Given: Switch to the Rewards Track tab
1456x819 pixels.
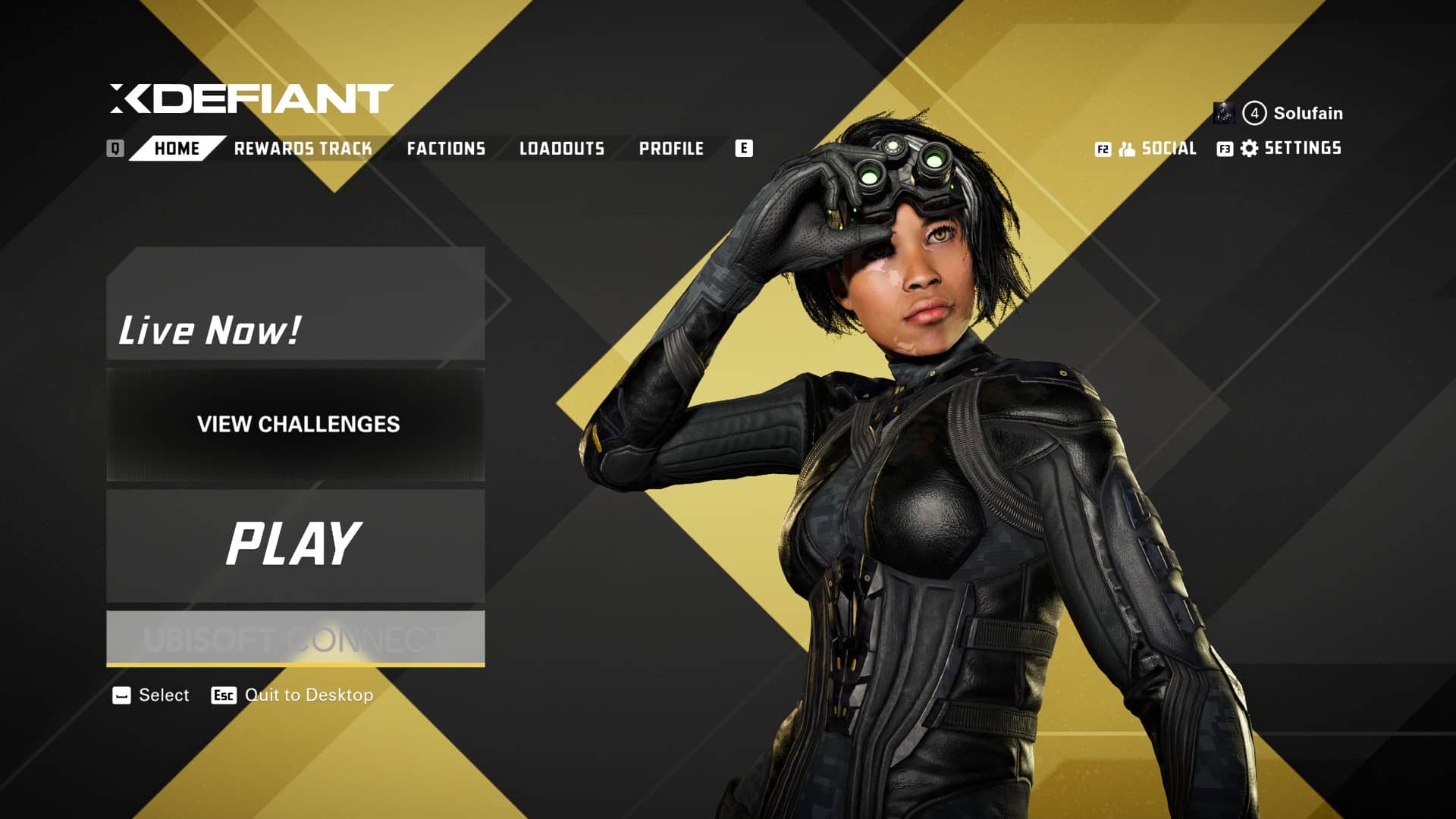Looking at the screenshot, I should [x=303, y=148].
